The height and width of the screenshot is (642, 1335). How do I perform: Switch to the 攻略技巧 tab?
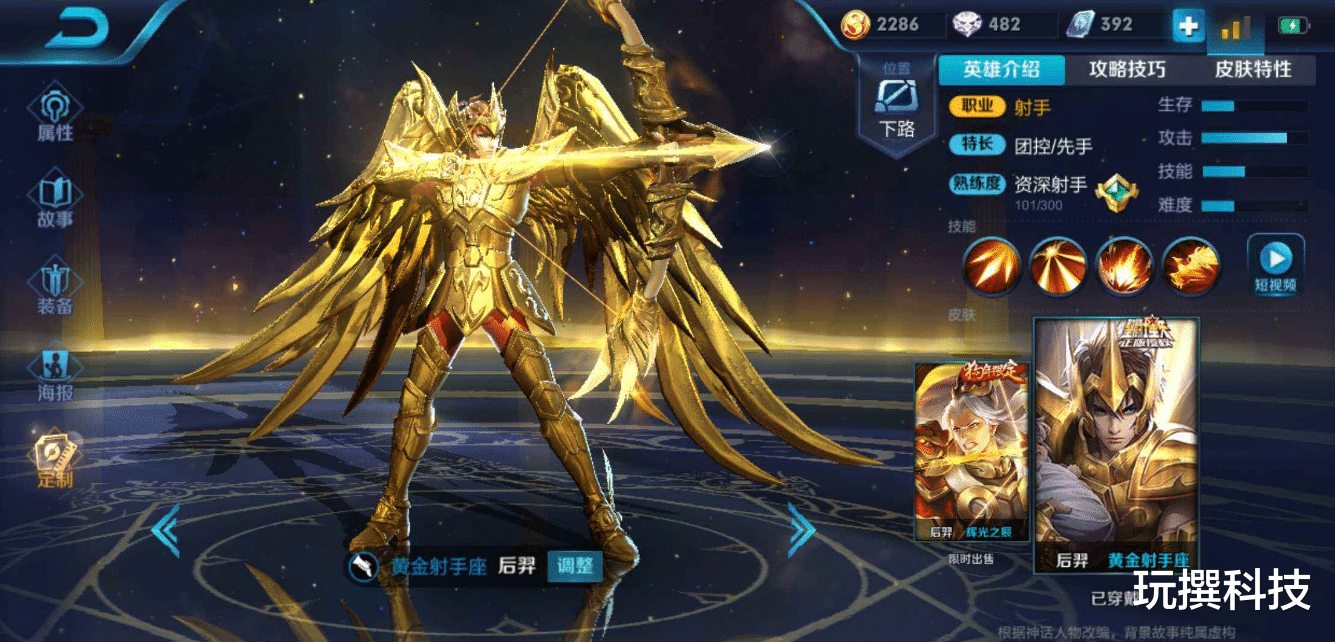pyautogui.click(x=1127, y=69)
